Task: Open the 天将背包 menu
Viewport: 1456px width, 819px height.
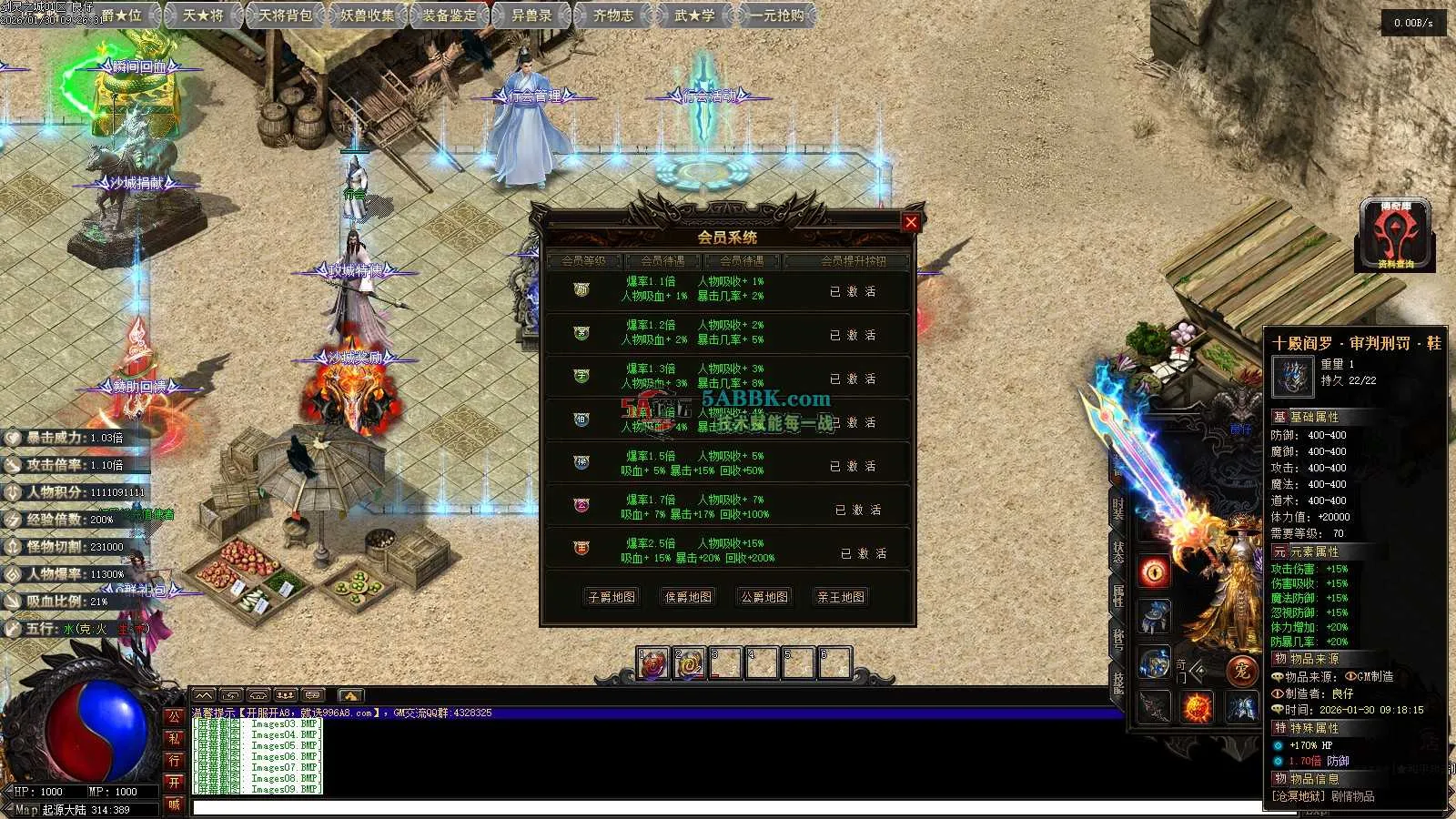Action: click(x=285, y=15)
